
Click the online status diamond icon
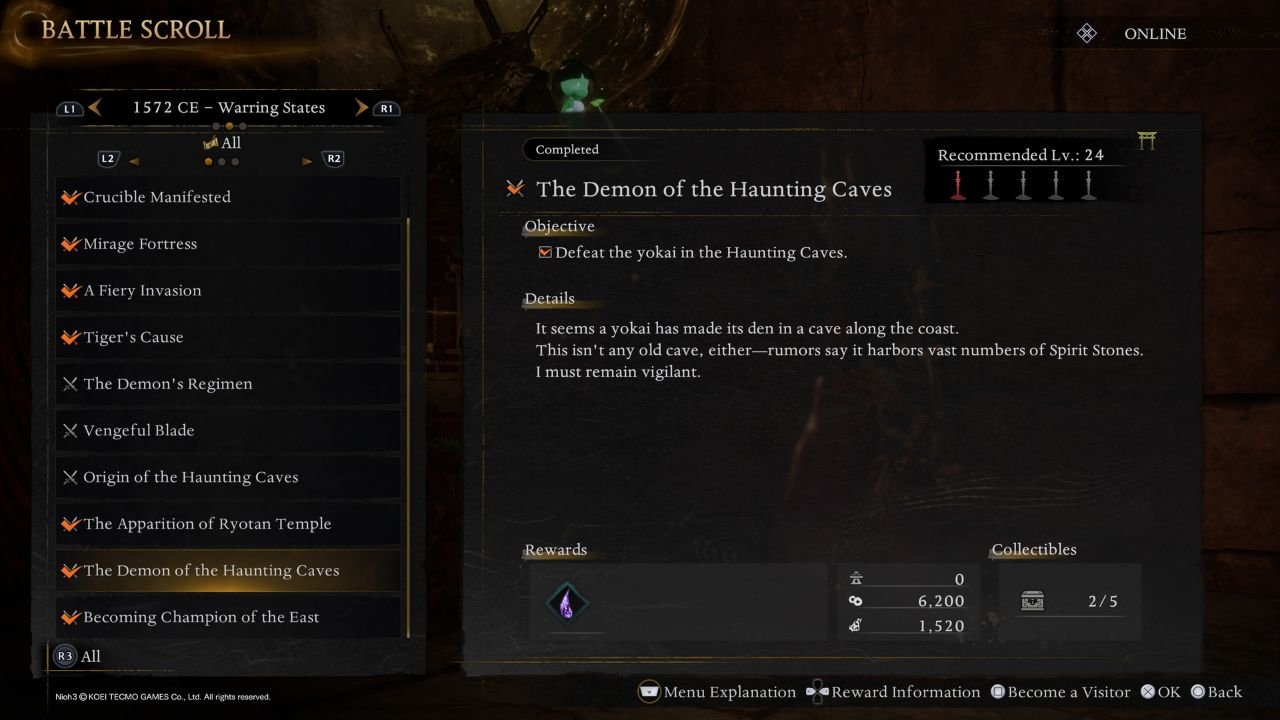(1086, 32)
